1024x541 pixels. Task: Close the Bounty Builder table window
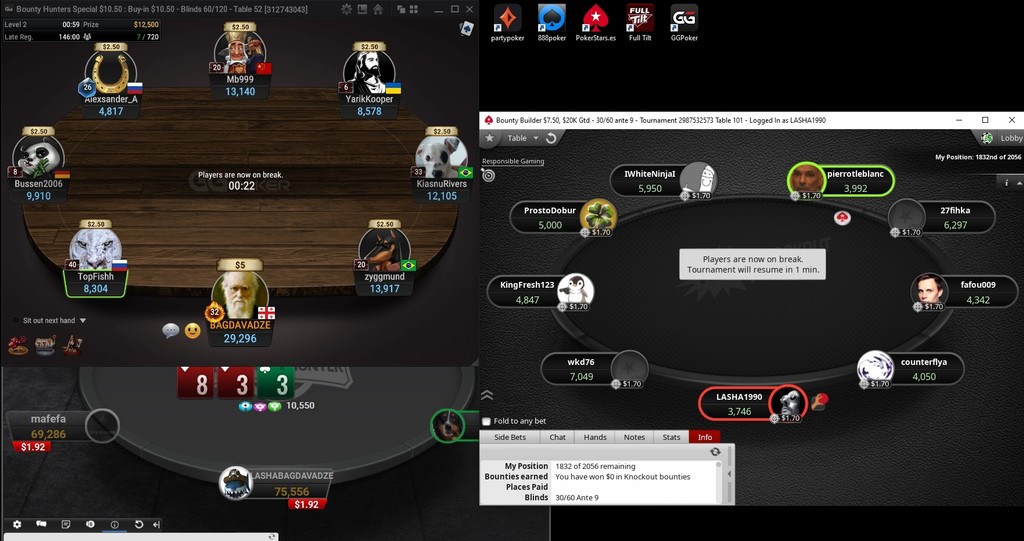(1011, 120)
